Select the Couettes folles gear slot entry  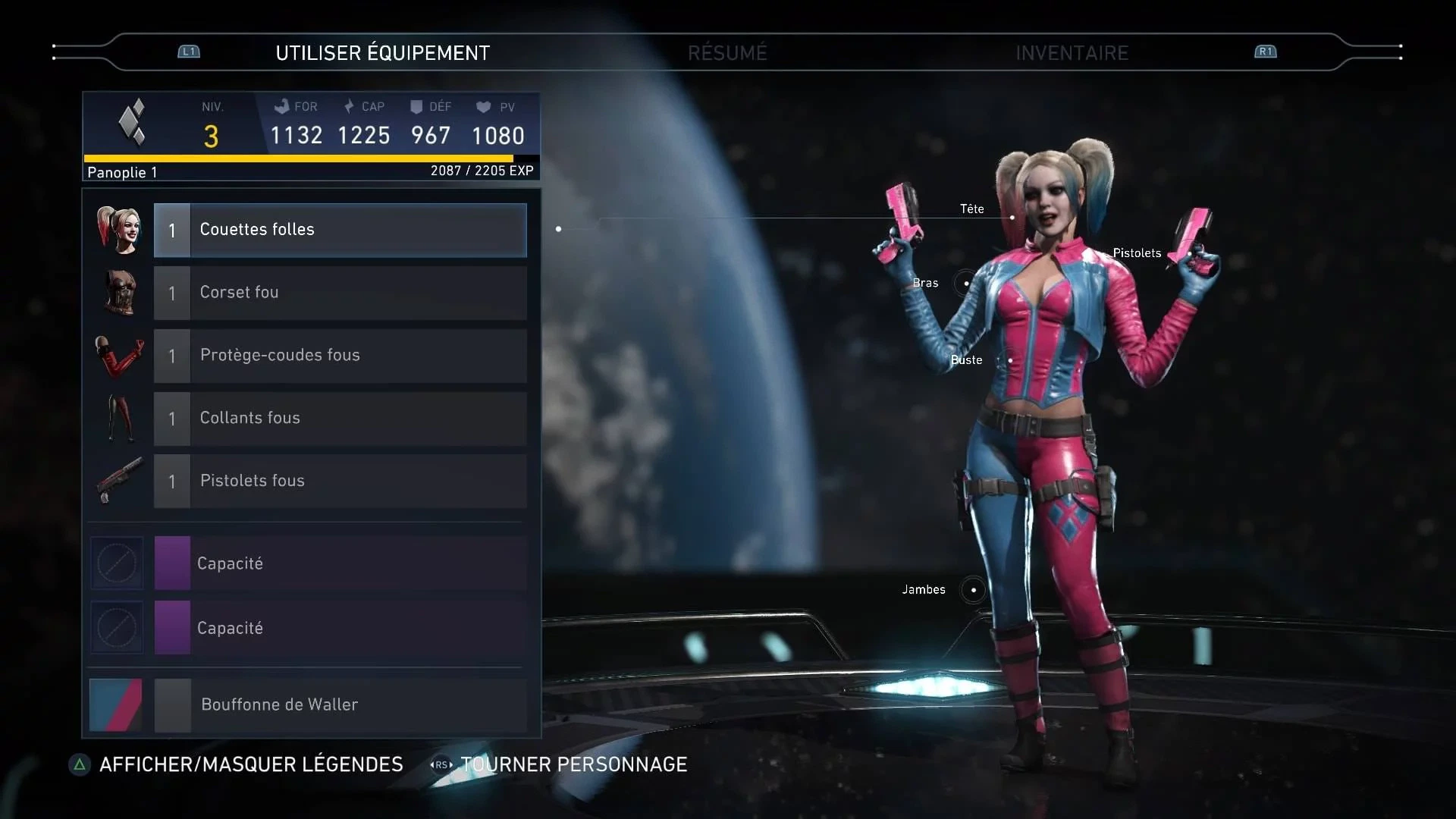tap(340, 230)
